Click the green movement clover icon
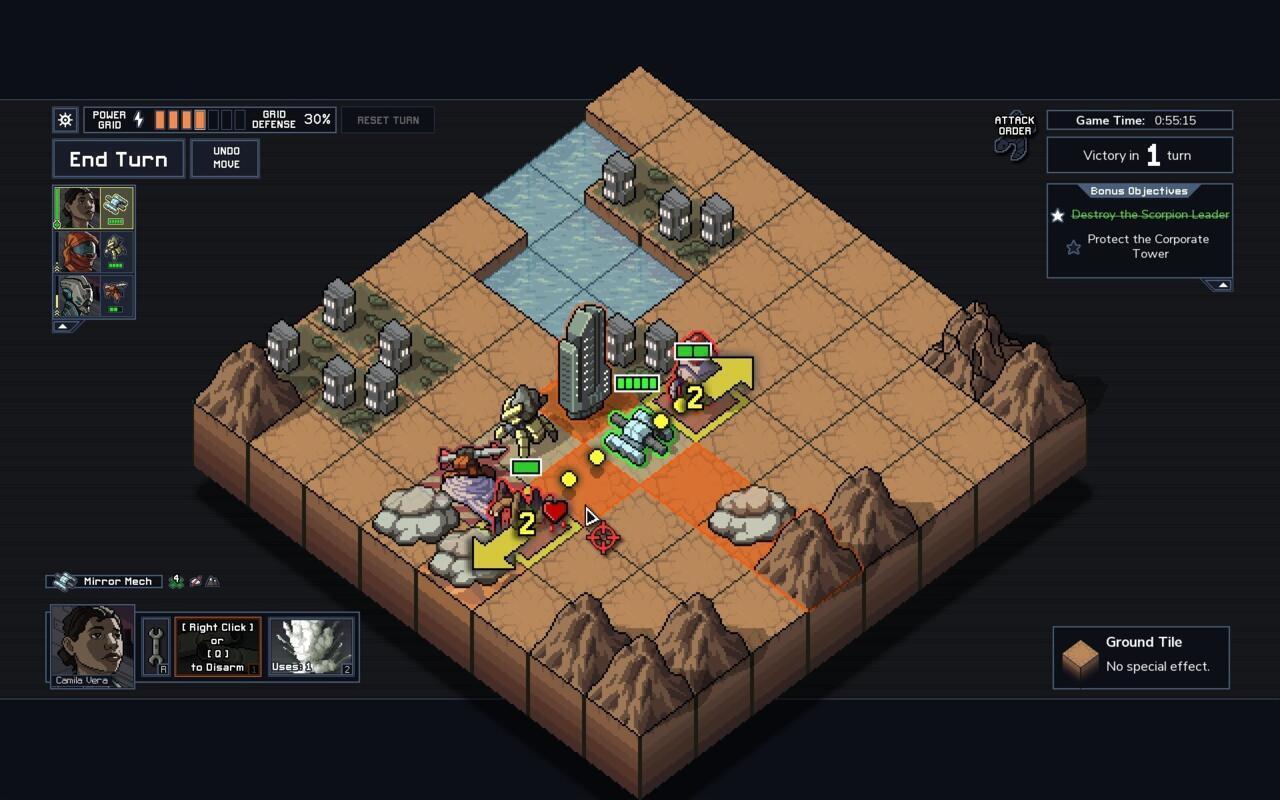The image size is (1280, 800). click(x=175, y=580)
